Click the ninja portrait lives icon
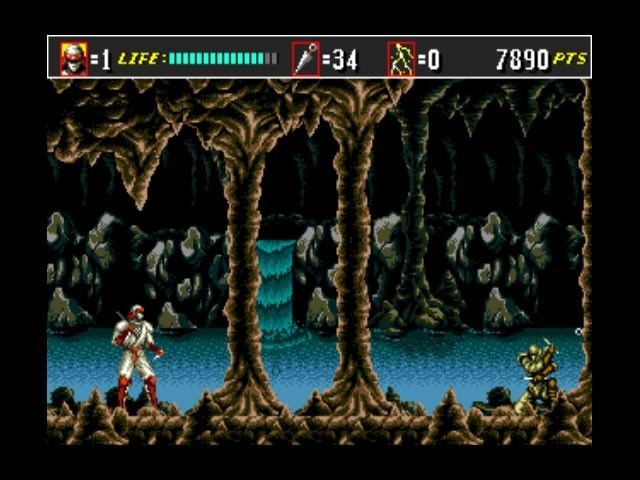This screenshot has width=640, height=480. tap(74, 59)
